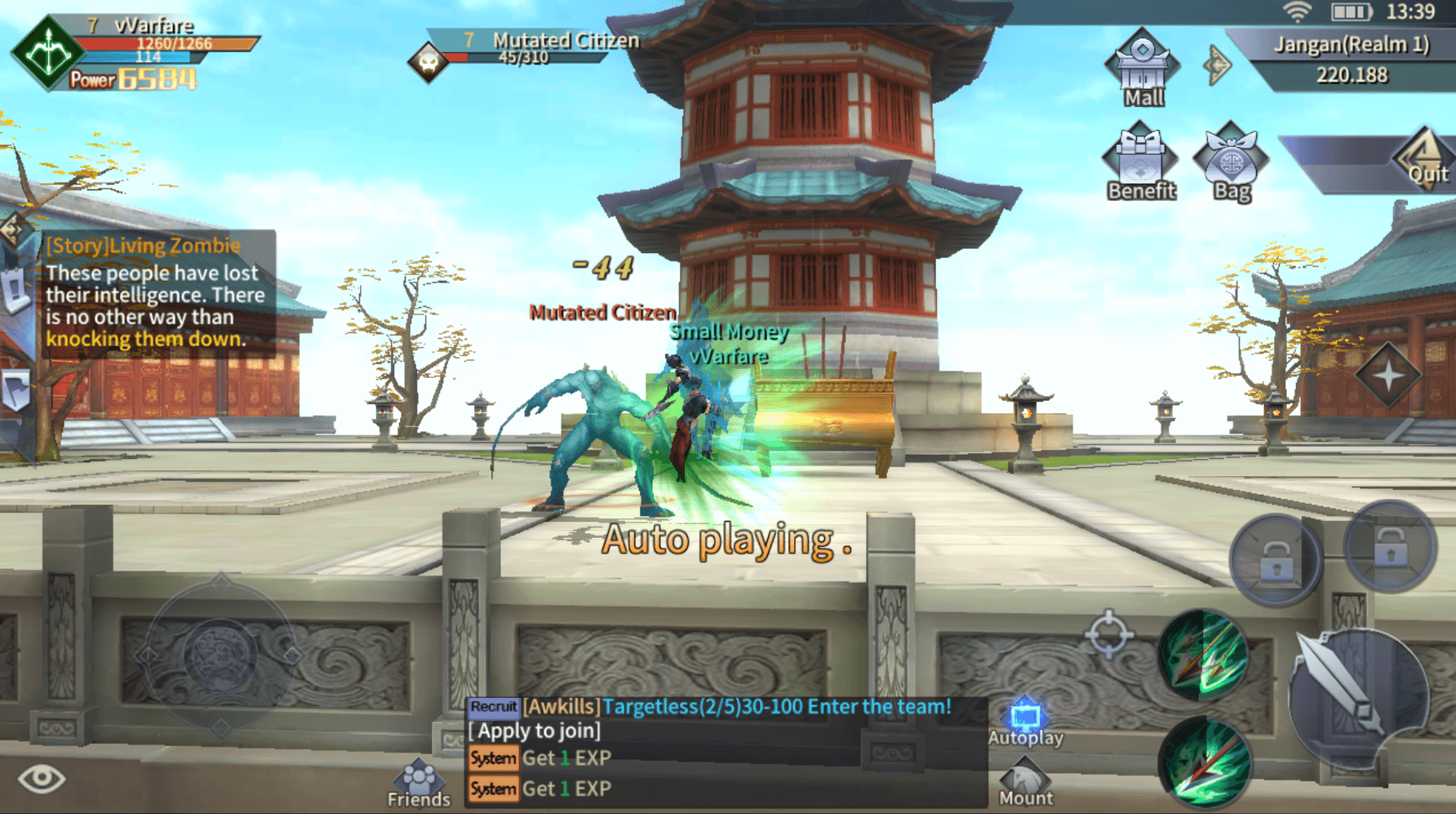Viewport: 1456px width, 814px height.
Task: Click the four-point star diamond button
Action: pos(1388,376)
